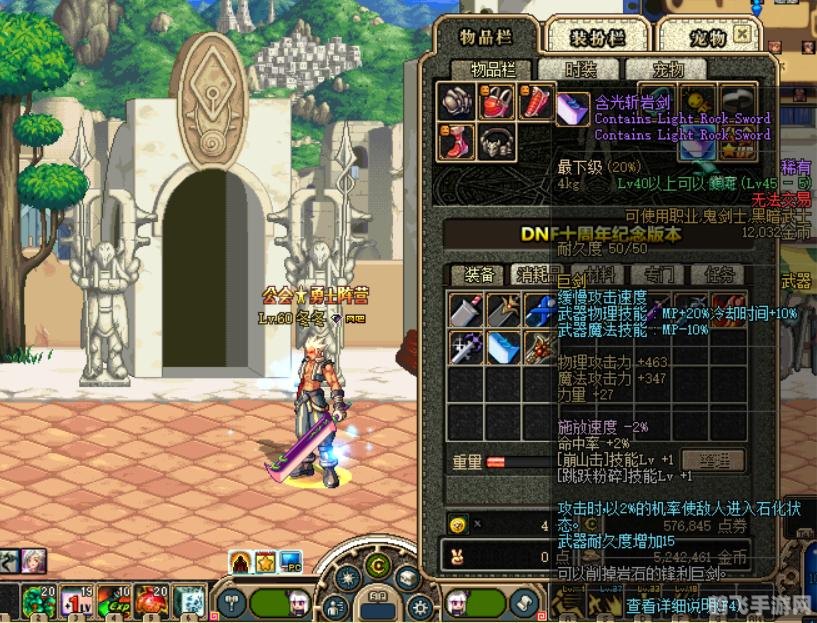Click the yellow star buff icon
Viewport: 817px width, 623px height.
pyautogui.click(x=266, y=562)
